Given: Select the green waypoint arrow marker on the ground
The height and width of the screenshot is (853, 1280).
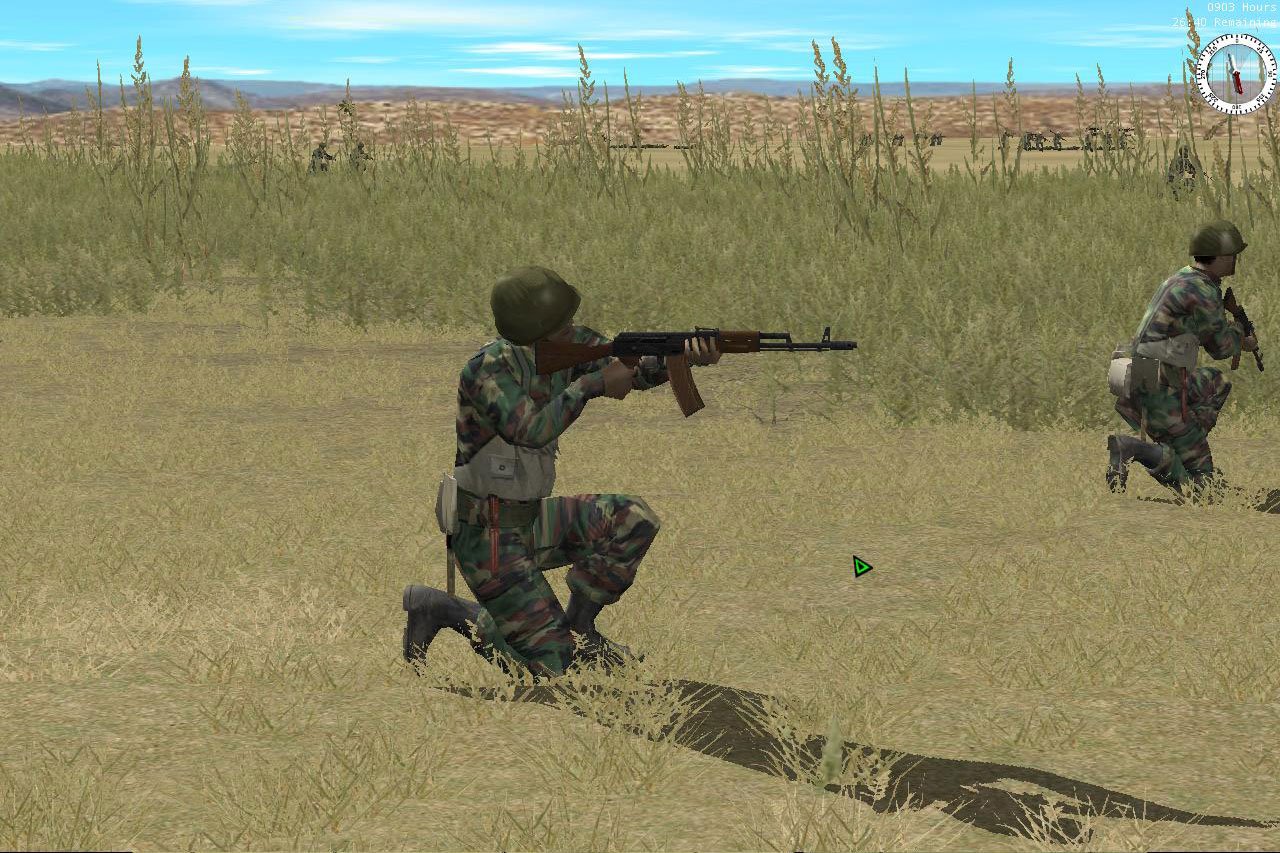Looking at the screenshot, I should coord(860,568).
